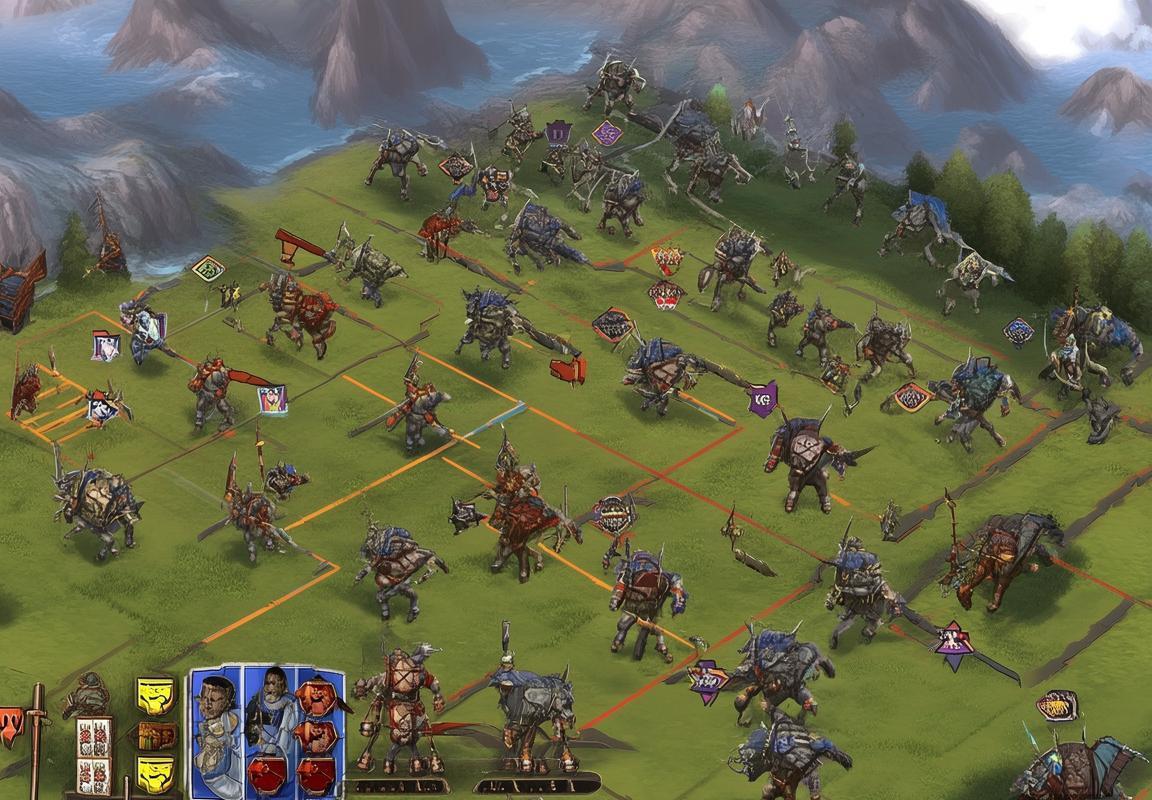
Task: Click the red banner icon beside the sword
Action: pos(10,723)
